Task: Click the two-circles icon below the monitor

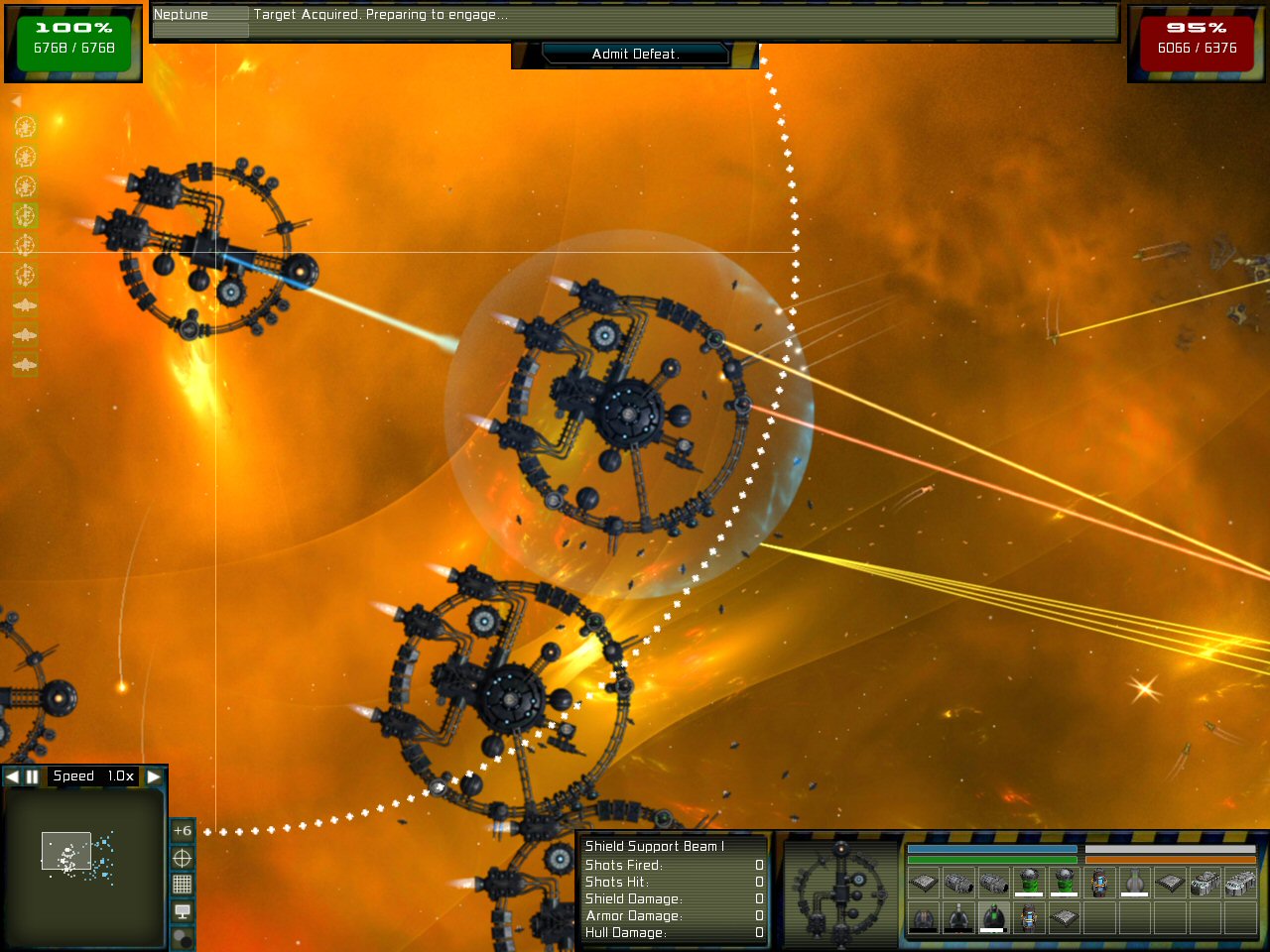Action: [x=183, y=936]
